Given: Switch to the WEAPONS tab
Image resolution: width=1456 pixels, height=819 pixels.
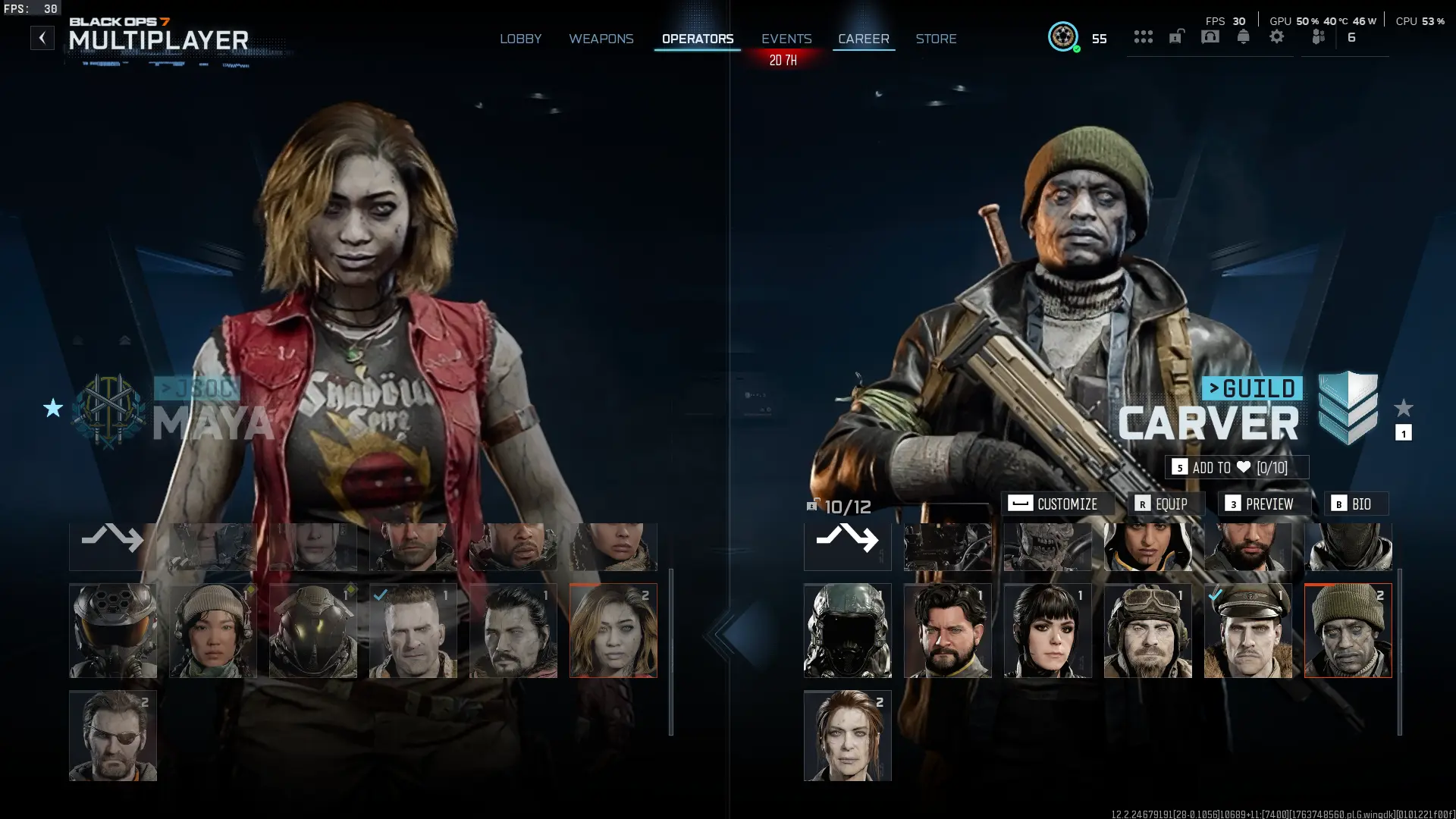Looking at the screenshot, I should 601,38.
